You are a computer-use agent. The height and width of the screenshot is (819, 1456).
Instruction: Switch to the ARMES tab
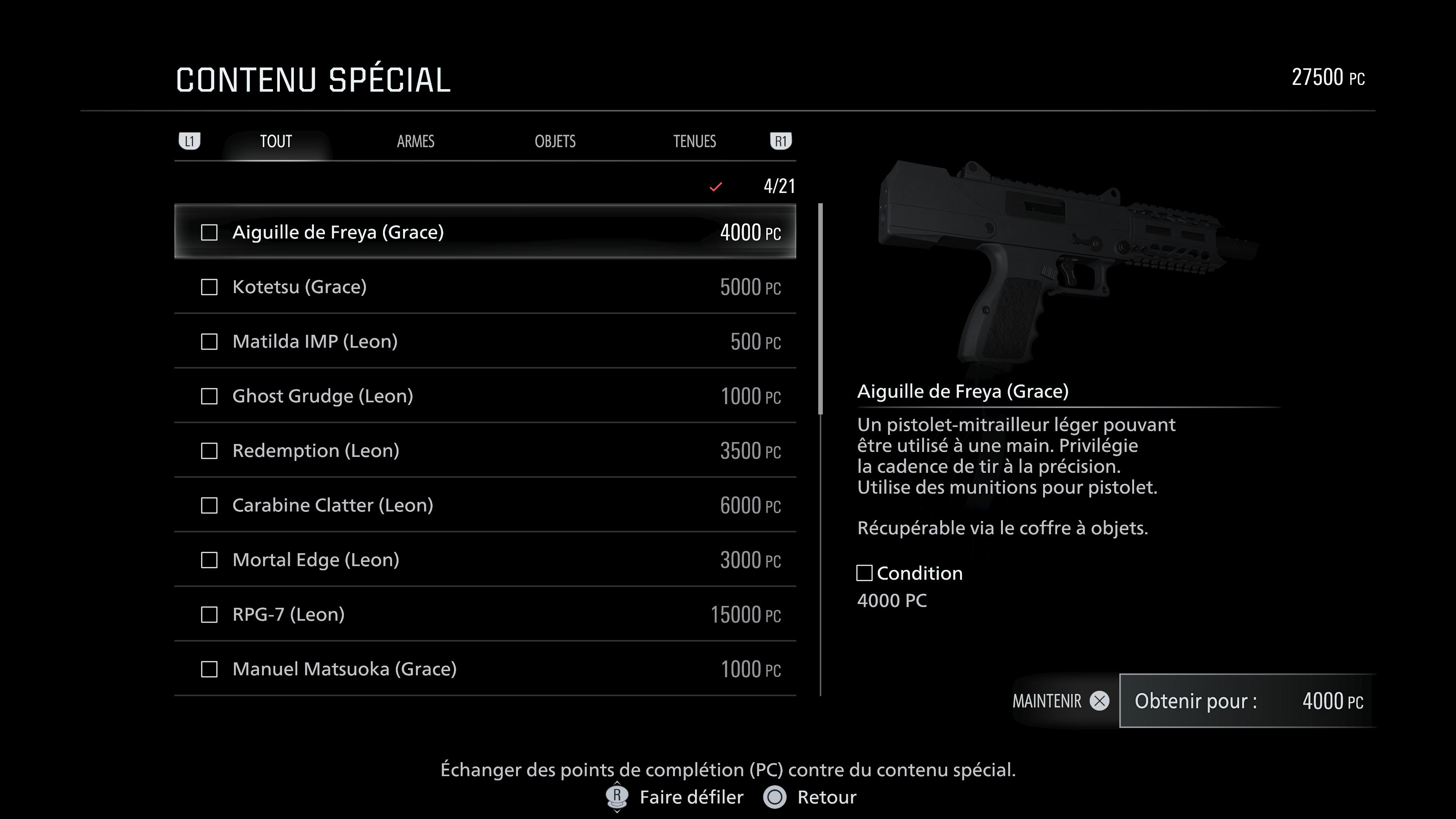416,142
